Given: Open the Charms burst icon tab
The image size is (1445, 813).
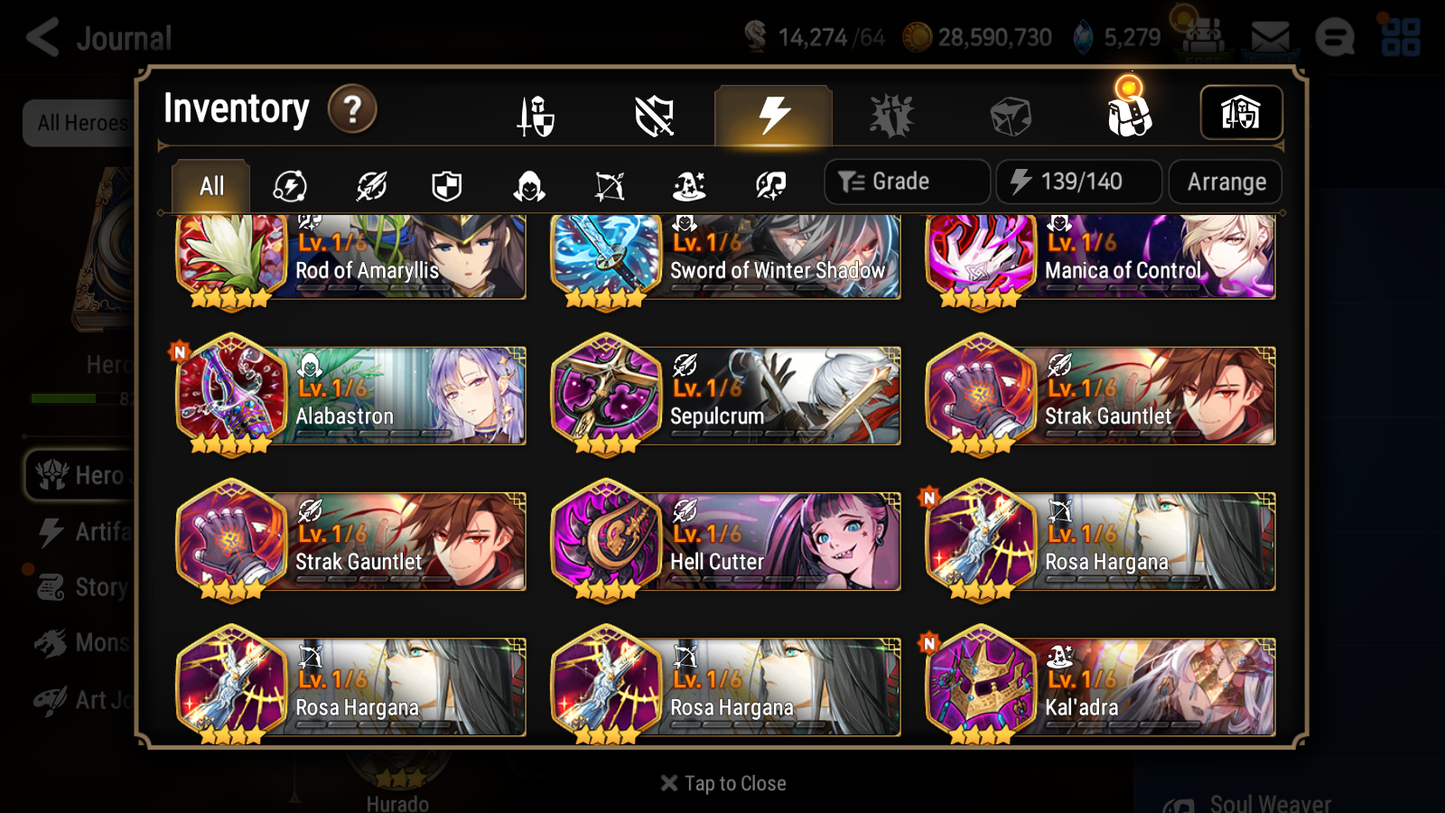Looking at the screenshot, I should 892,113.
